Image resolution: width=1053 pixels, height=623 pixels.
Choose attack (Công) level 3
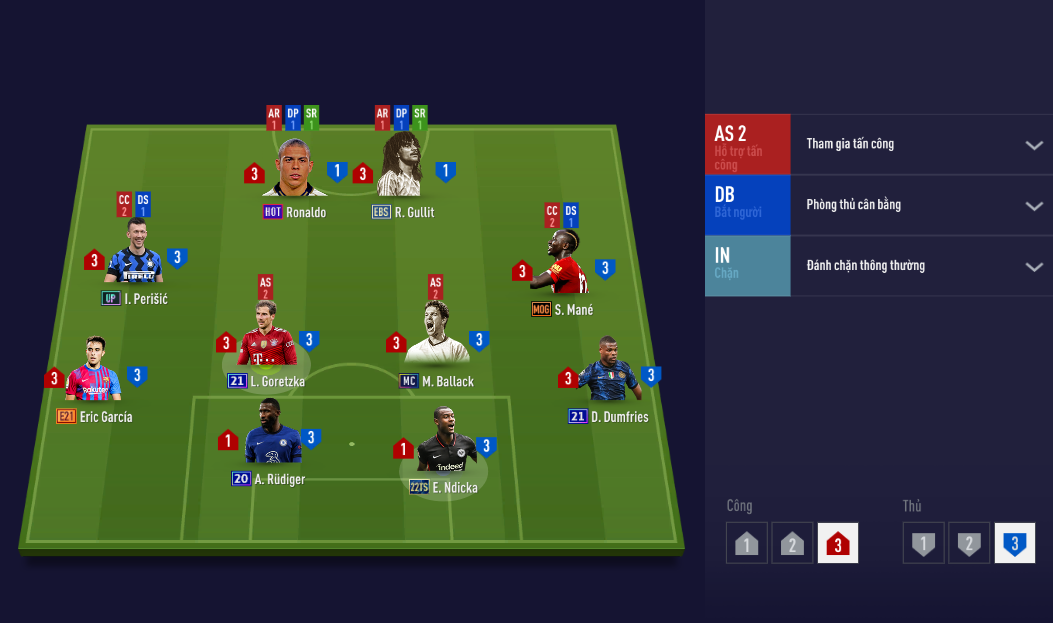[838, 543]
